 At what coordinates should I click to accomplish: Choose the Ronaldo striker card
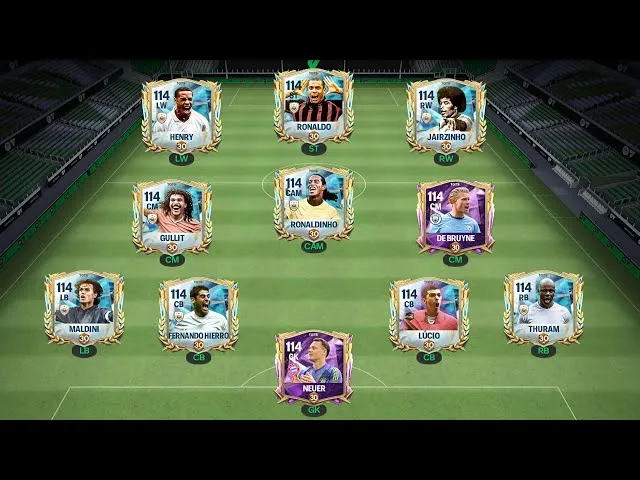point(314,105)
